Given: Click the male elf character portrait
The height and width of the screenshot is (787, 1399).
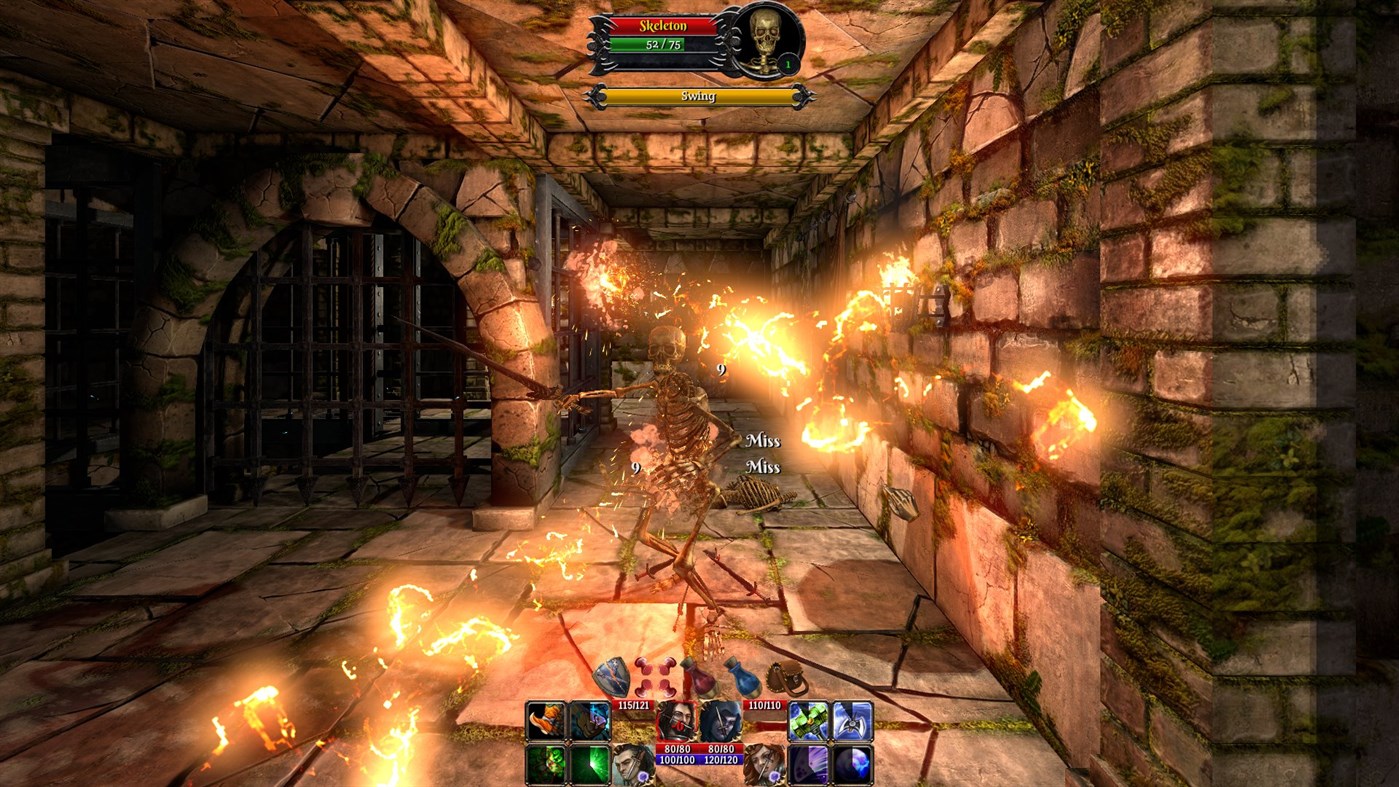Looking at the screenshot, I should [631, 763].
